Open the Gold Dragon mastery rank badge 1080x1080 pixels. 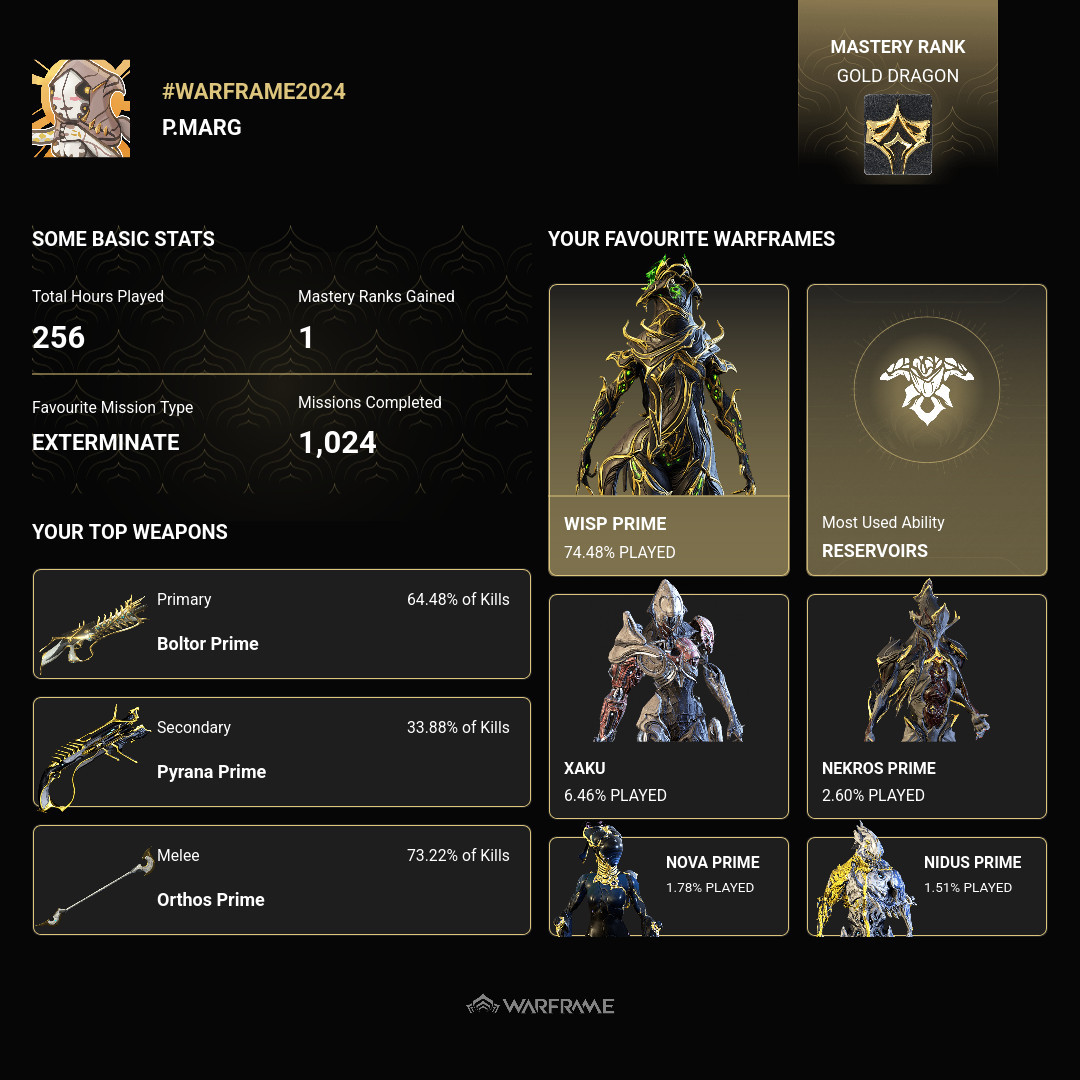[x=898, y=134]
